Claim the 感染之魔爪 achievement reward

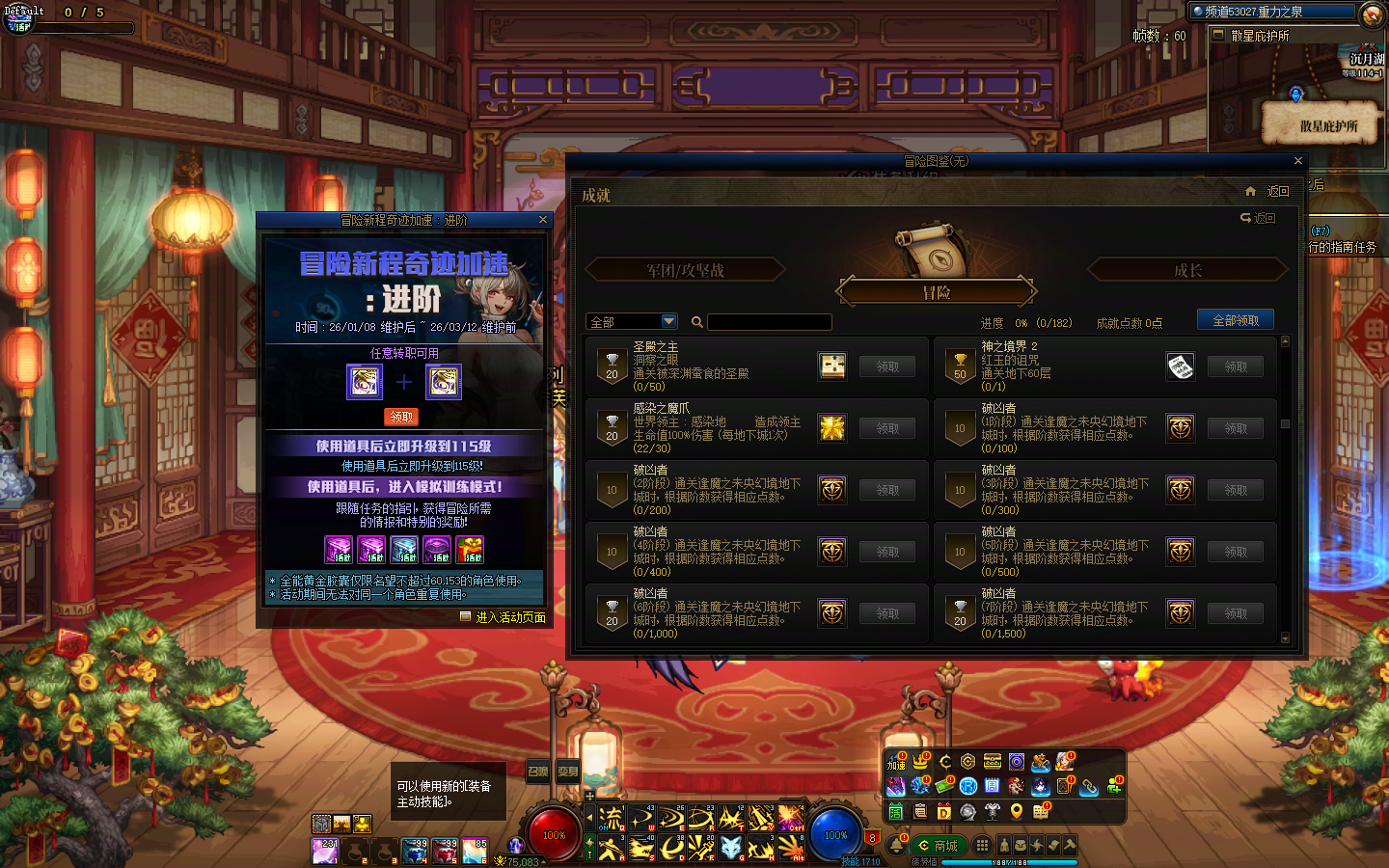[887, 428]
